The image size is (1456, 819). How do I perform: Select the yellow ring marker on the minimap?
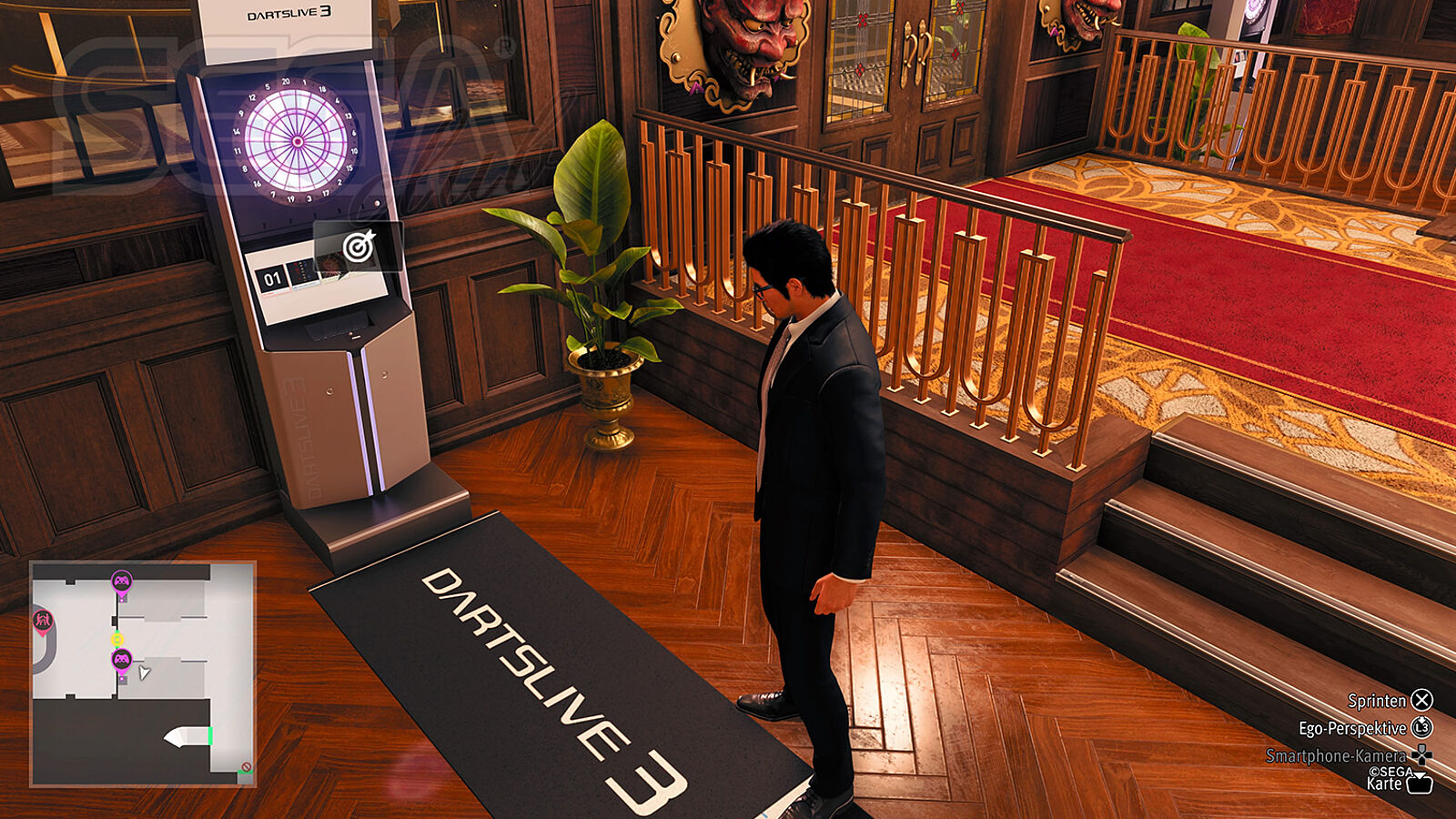click(116, 639)
